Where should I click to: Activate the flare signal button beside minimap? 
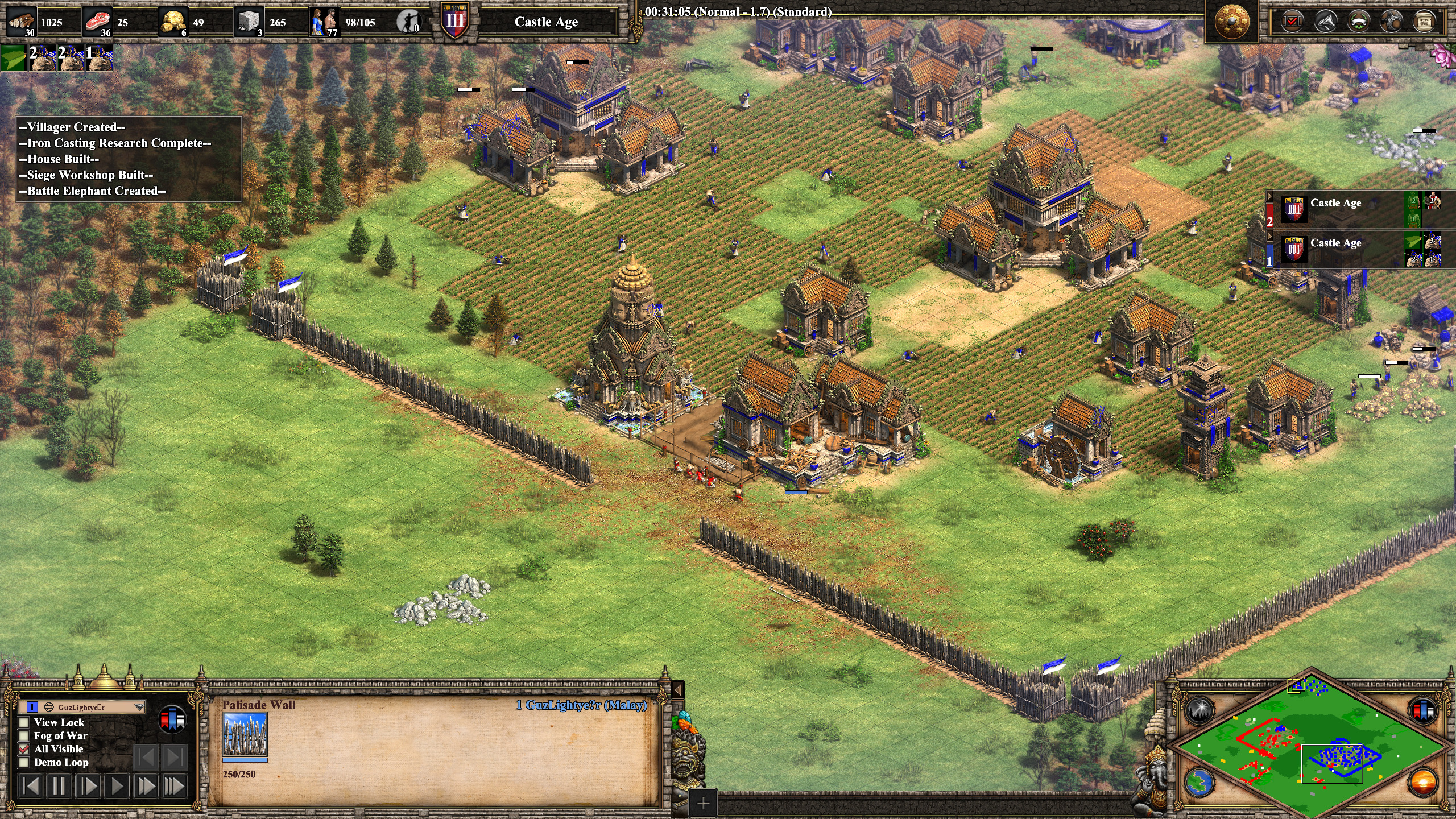tap(1199, 710)
